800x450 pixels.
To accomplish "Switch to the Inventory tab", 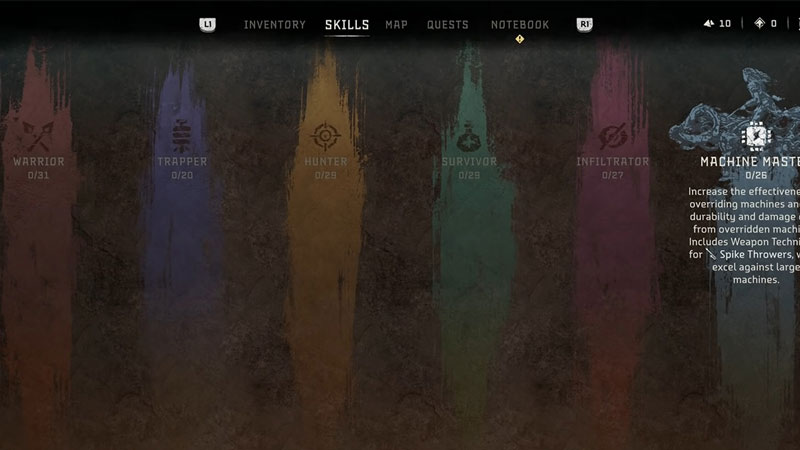I will tap(274, 24).
